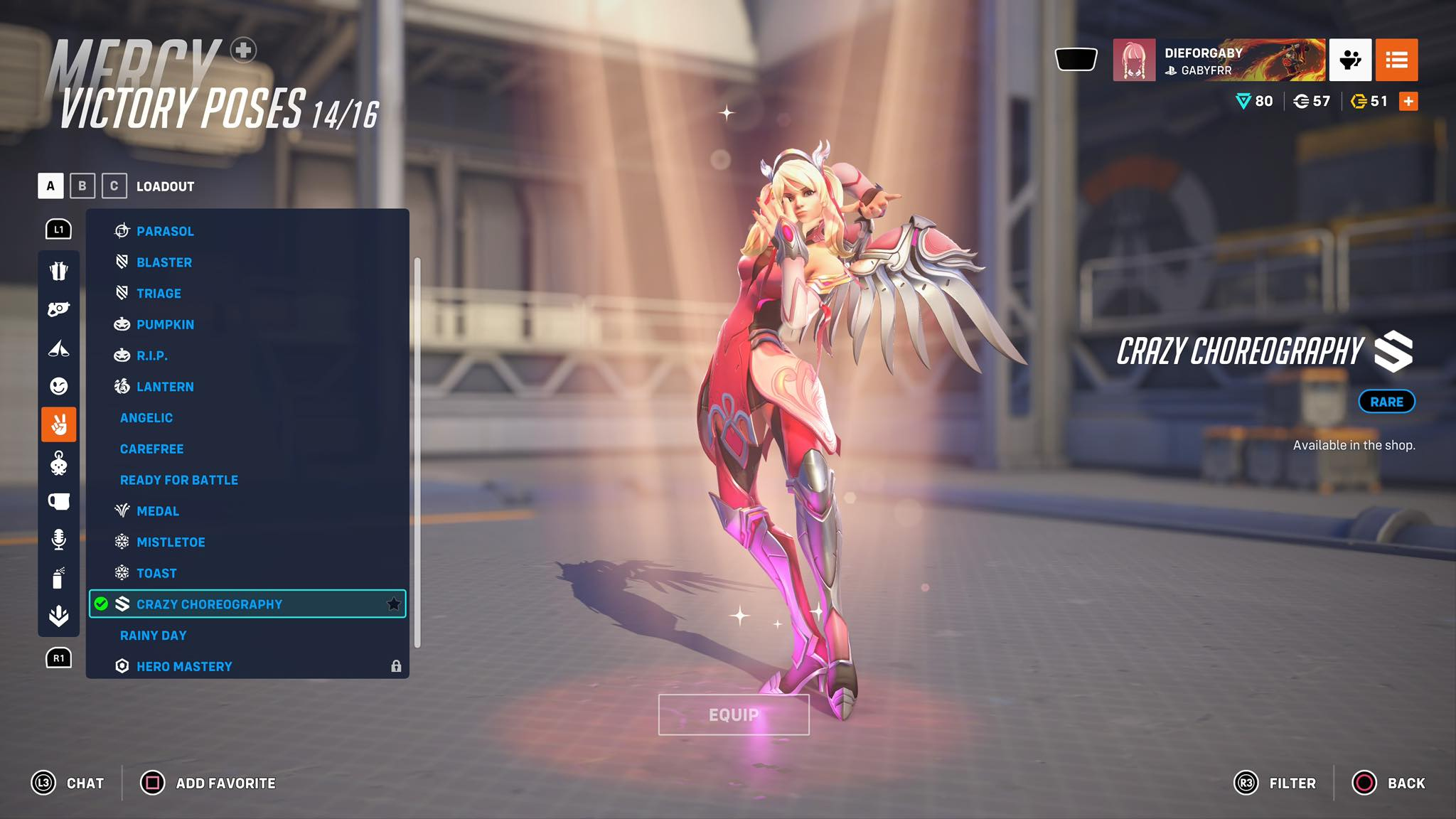Switch to loadout B

tap(82, 186)
